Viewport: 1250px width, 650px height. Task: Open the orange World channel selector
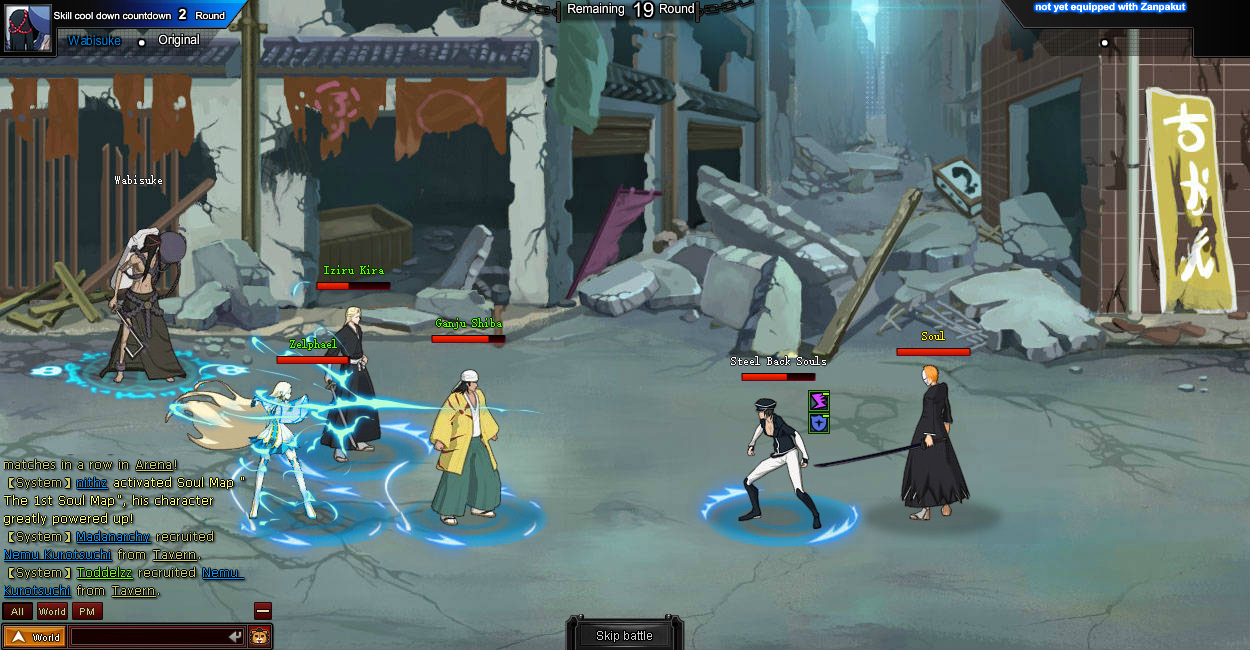click(35, 637)
